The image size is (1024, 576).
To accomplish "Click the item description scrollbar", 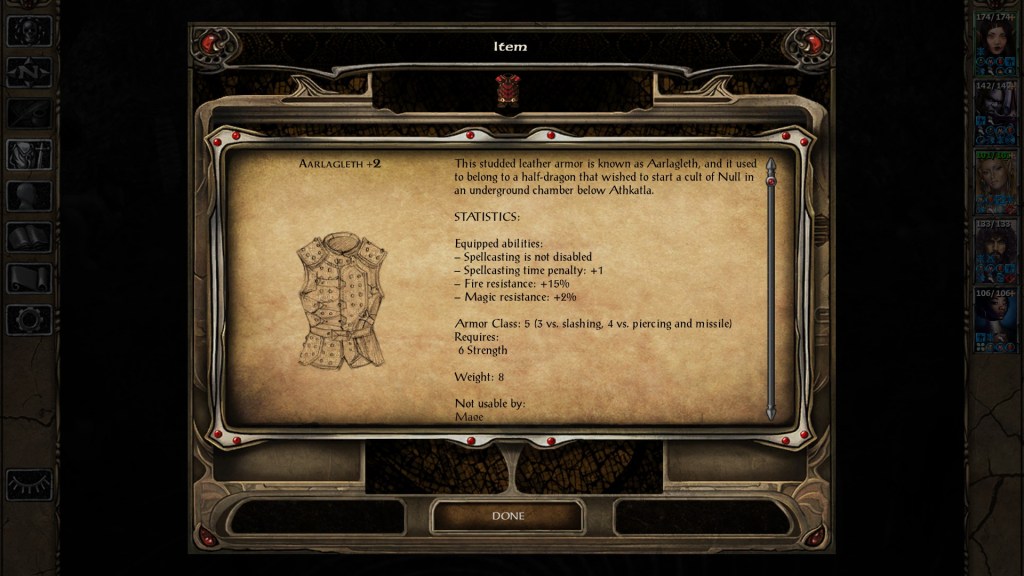I will (x=770, y=288).
